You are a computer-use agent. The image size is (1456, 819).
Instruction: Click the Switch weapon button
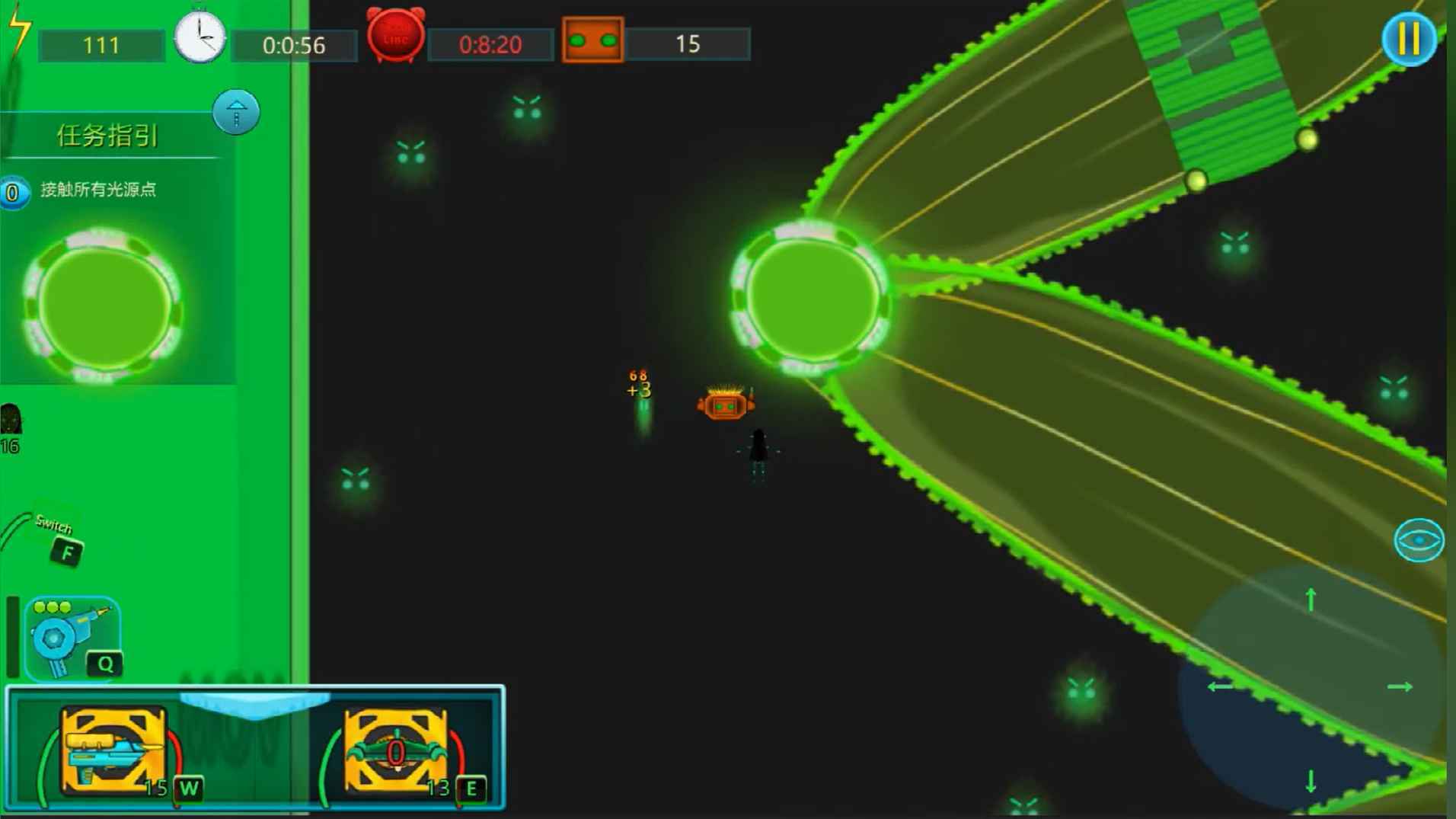pos(65,550)
